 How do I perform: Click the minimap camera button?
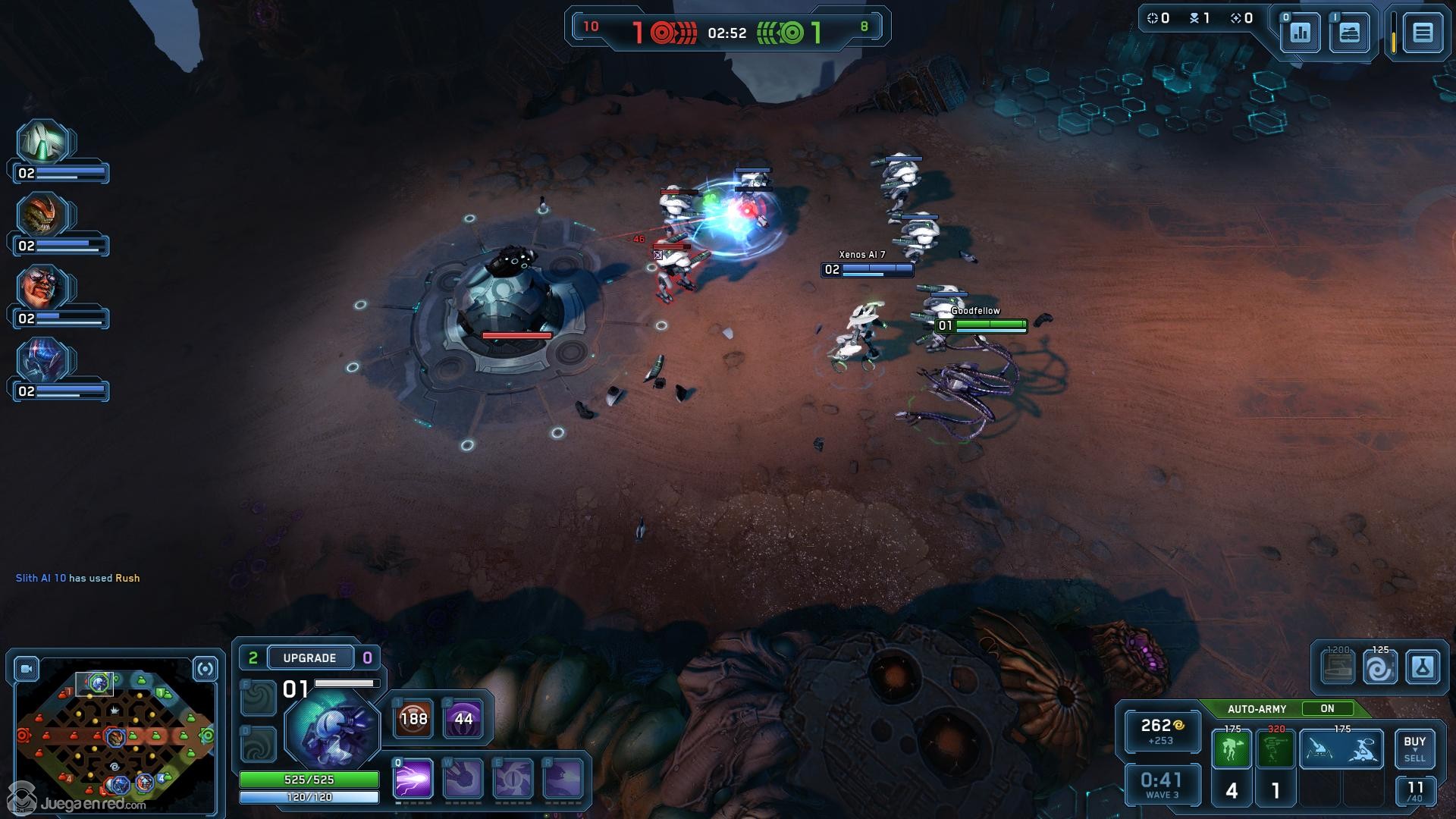pyautogui.click(x=27, y=669)
